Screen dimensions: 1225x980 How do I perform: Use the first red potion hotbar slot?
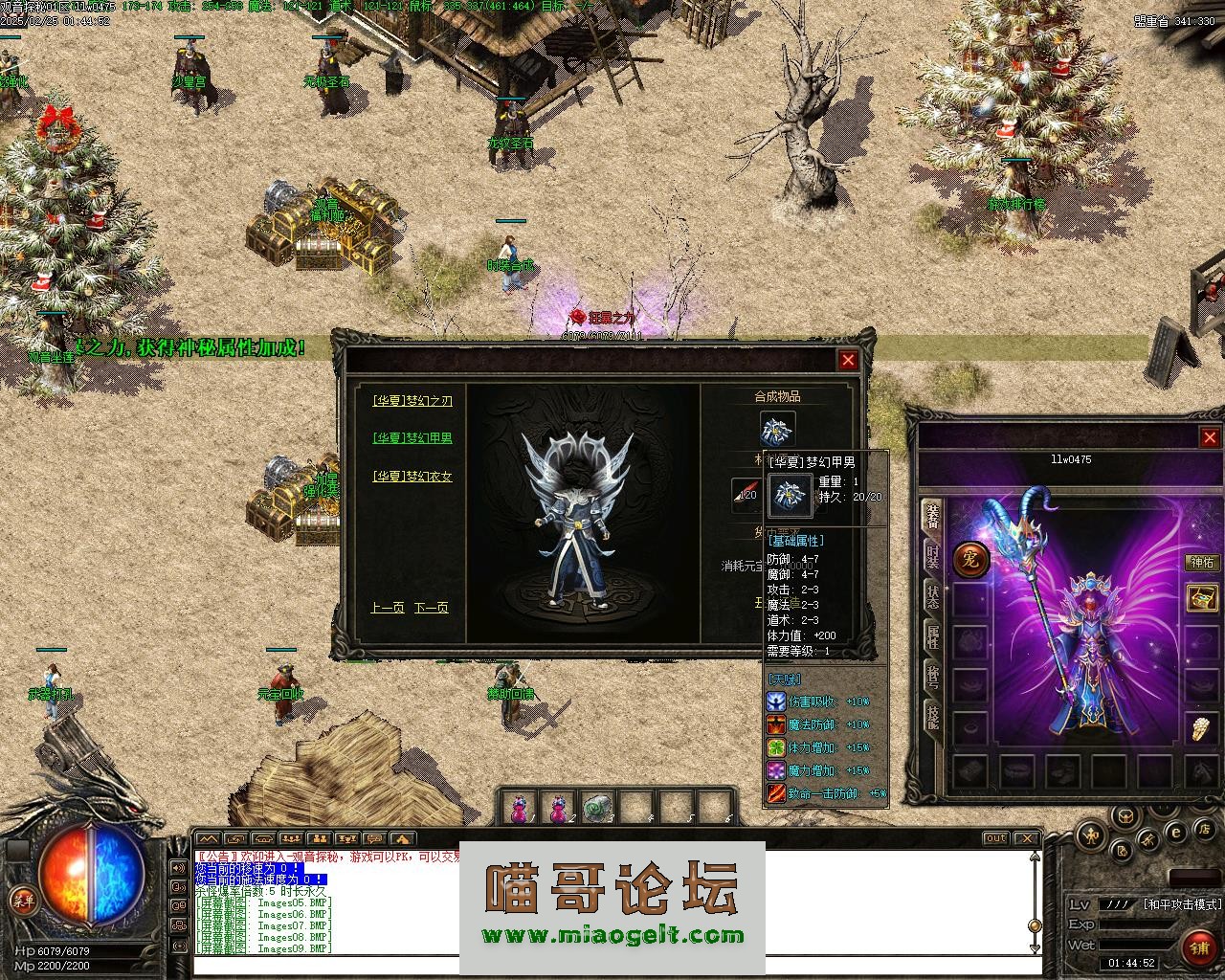[518, 809]
